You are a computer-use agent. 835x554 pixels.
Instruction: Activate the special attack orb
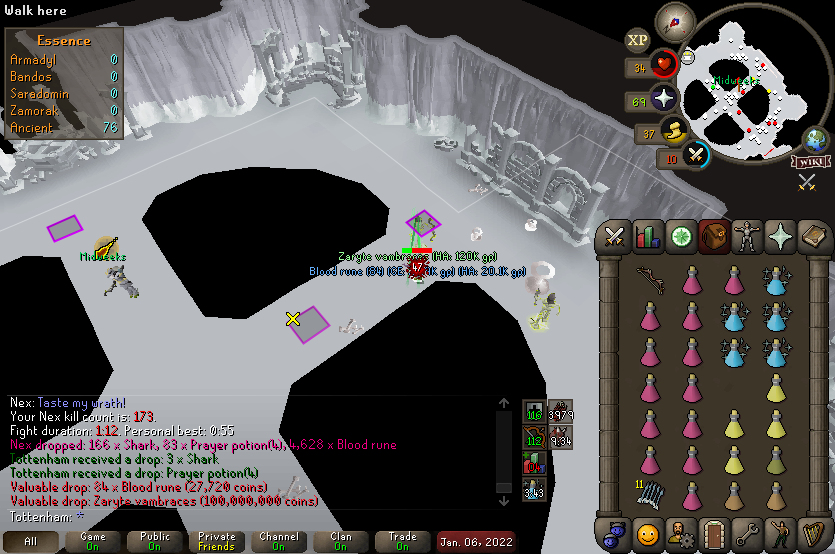[696, 155]
